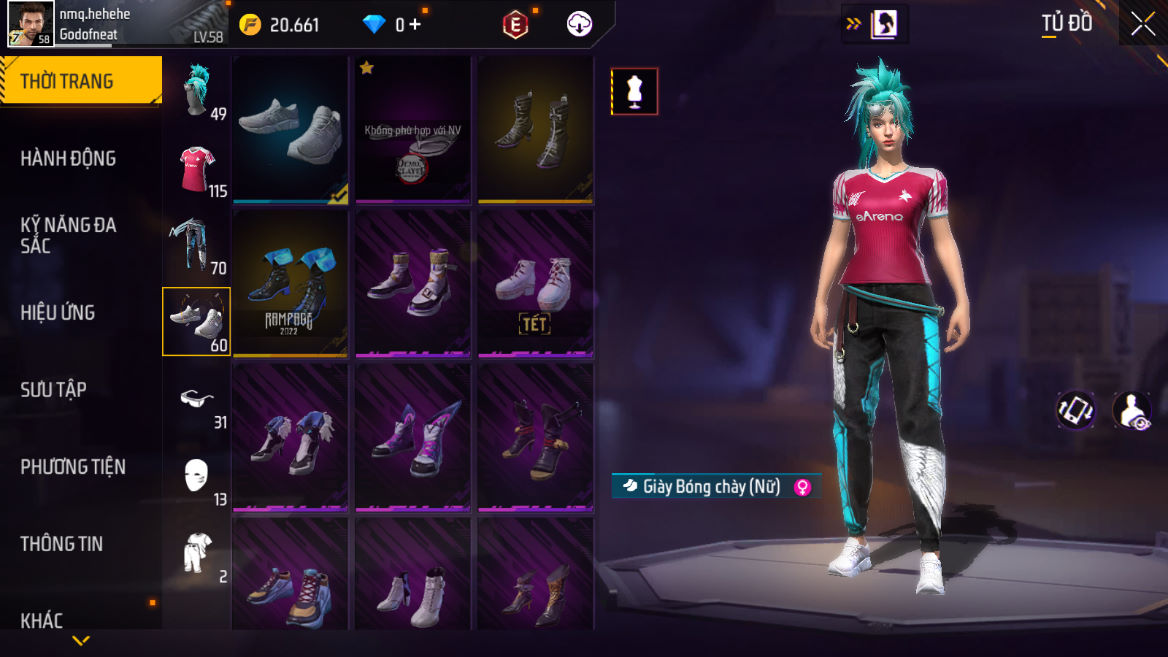Close the wardrobe with the X button
This screenshot has height=657, width=1168.
[1143, 24]
